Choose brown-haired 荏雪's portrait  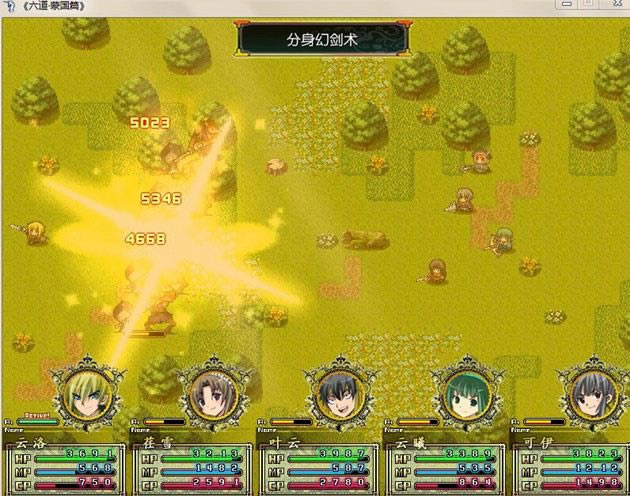tap(212, 392)
